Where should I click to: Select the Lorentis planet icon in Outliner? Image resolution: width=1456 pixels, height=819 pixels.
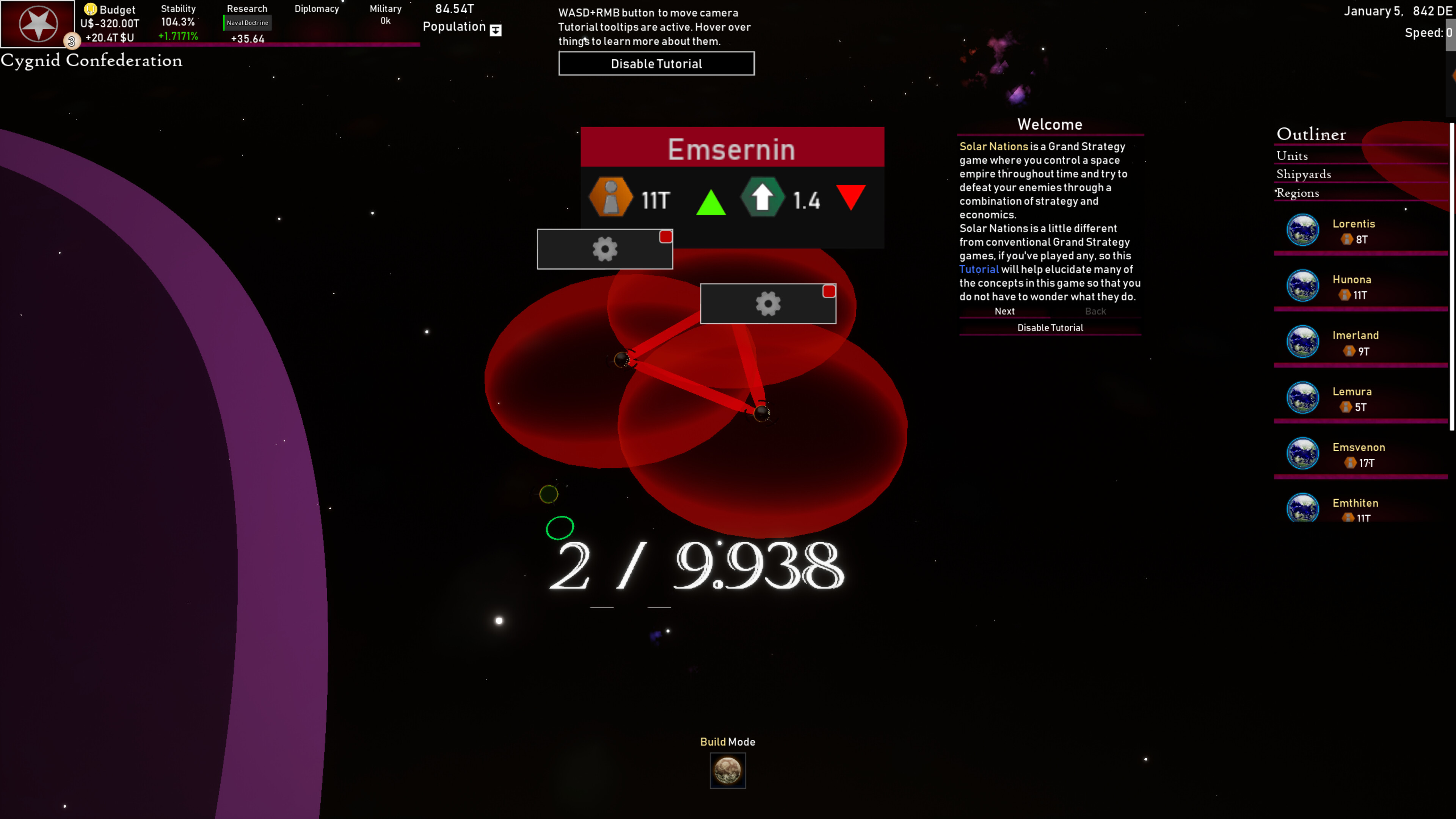click(x=1303, y=229)
